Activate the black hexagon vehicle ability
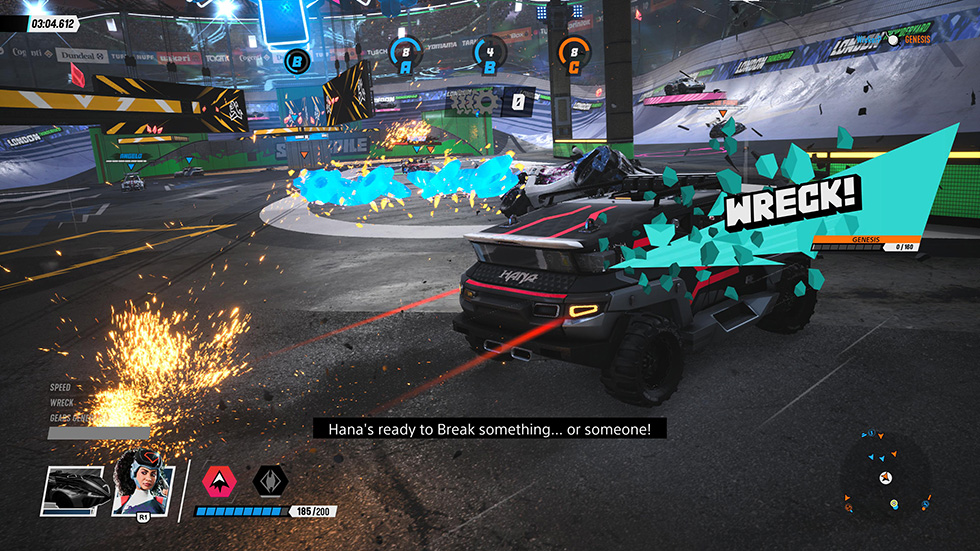This screenshot has height=551, width=980. (x=270, y=482)
